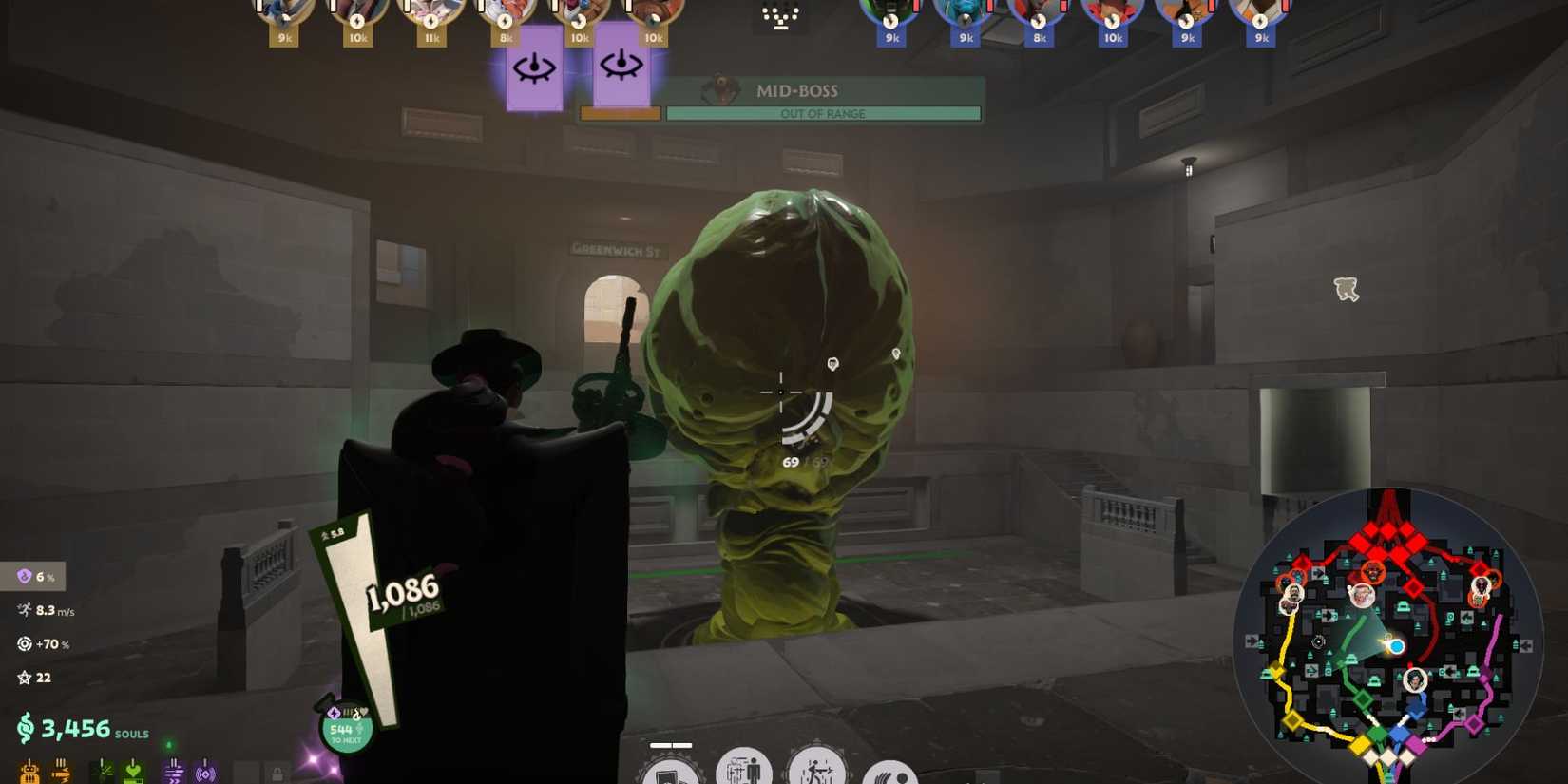Viewport: 1568px width, 784px height.
Task: Expand the ally hero portrait showing 11k
Action: [432, 15]
